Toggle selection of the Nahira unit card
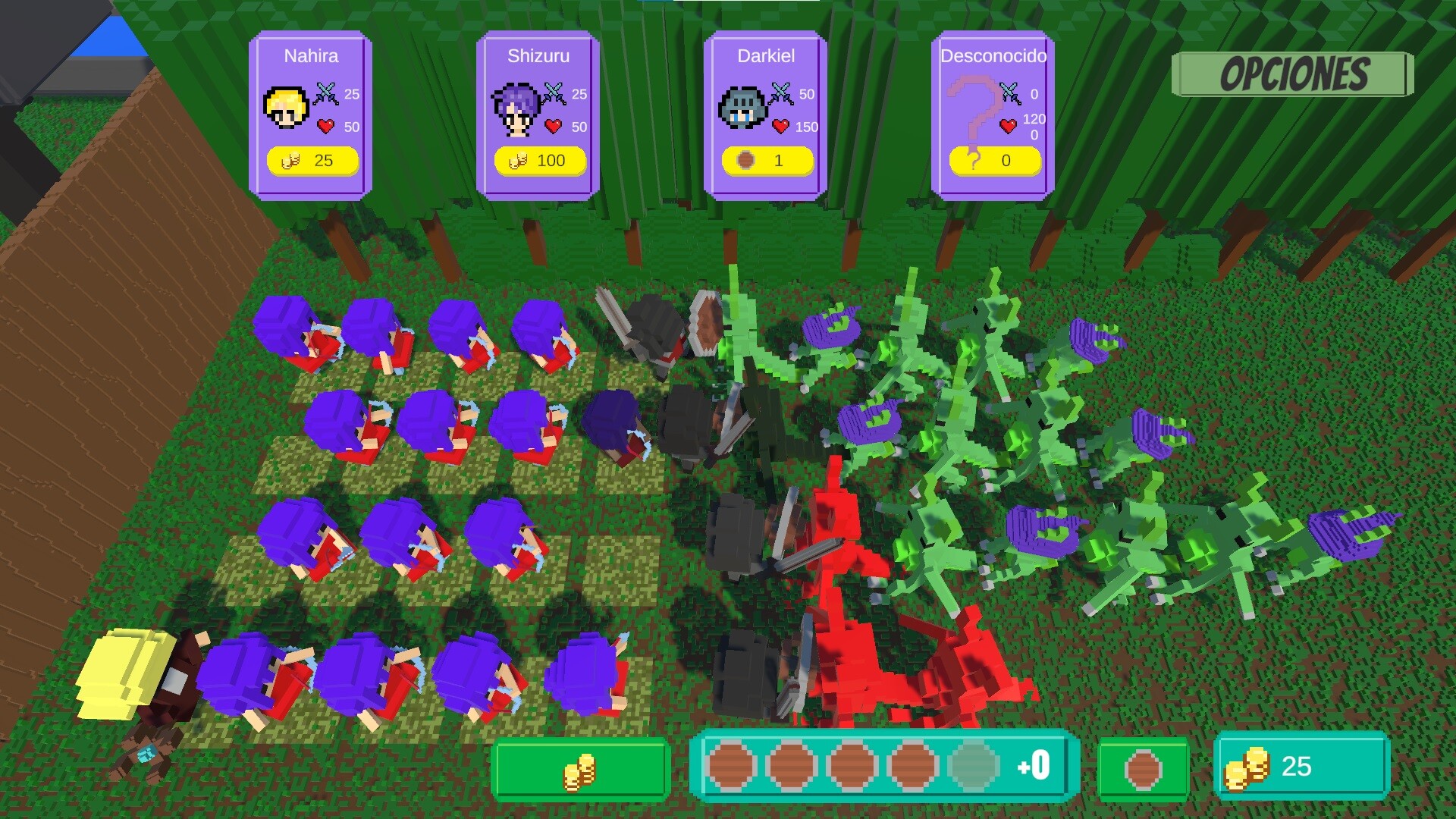The width and height of the screenshot is (1456, 819). pos(312,114)
